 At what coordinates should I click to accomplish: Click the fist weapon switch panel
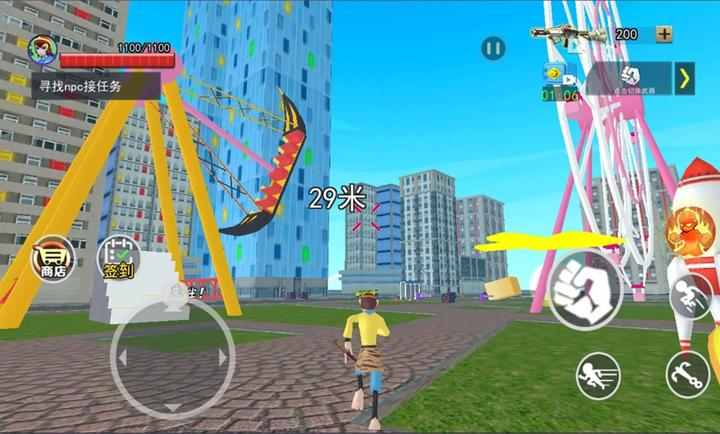pos(630,78)
